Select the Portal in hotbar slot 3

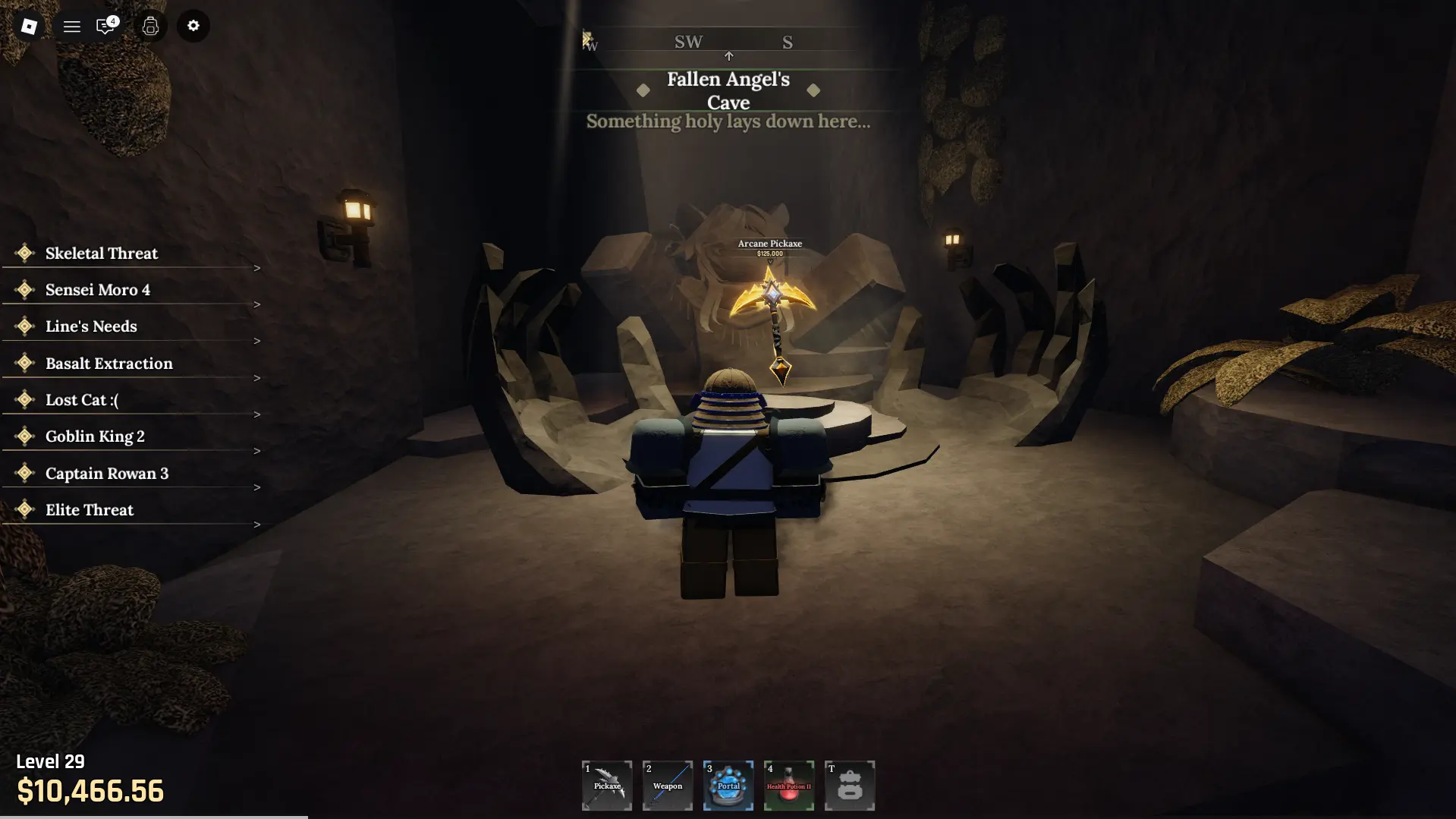click(728, 786)
